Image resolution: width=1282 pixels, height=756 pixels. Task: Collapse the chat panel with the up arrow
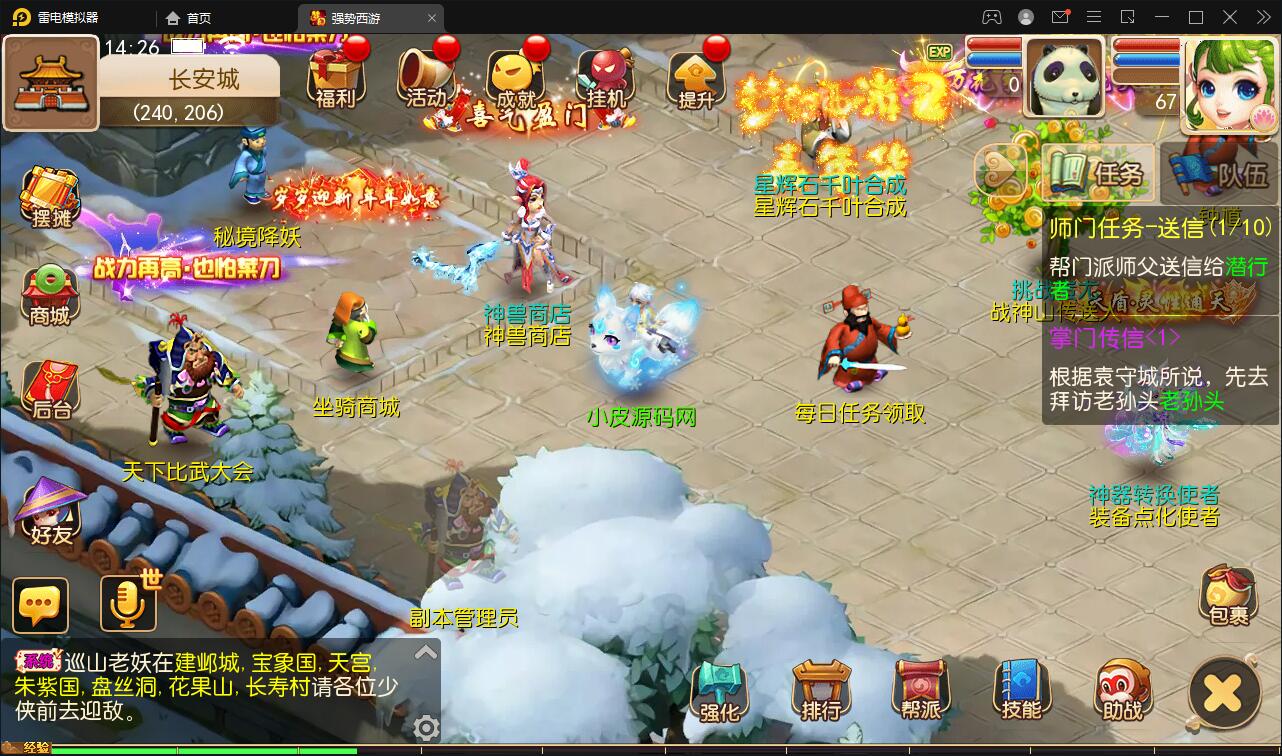pos(426,650)
